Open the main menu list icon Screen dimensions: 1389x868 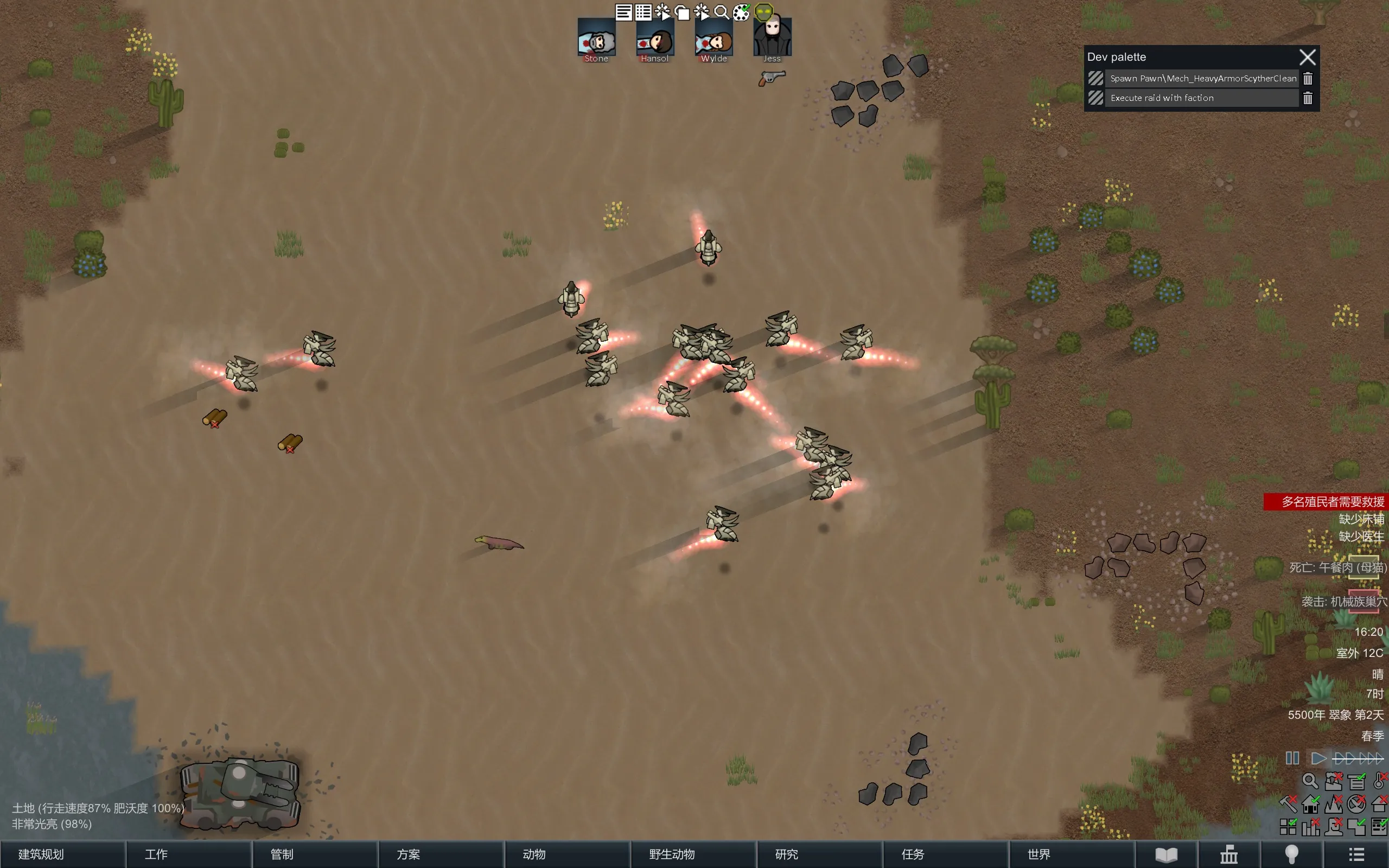tap(1356, 854)
